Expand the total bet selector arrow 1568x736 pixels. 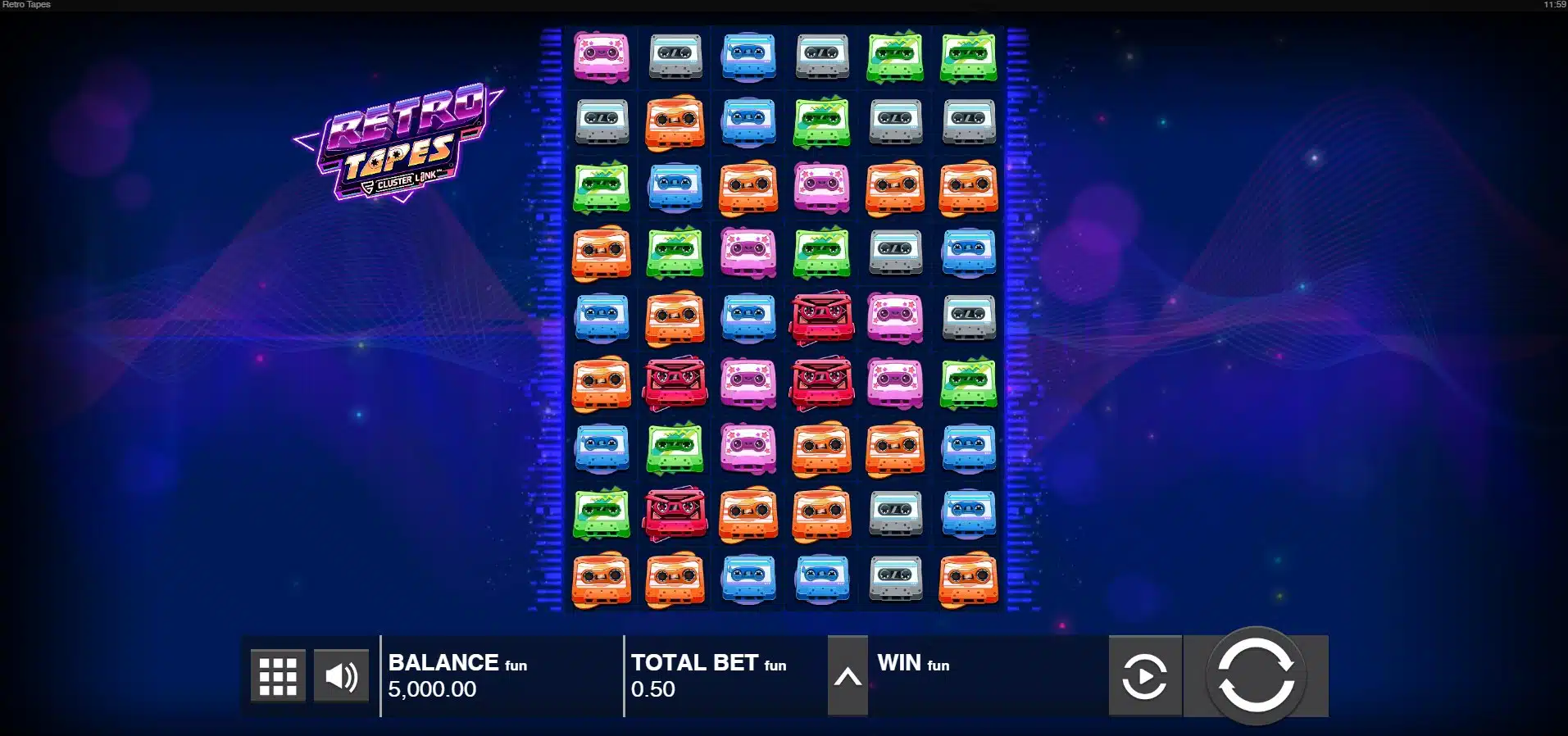tap(848, 676)
